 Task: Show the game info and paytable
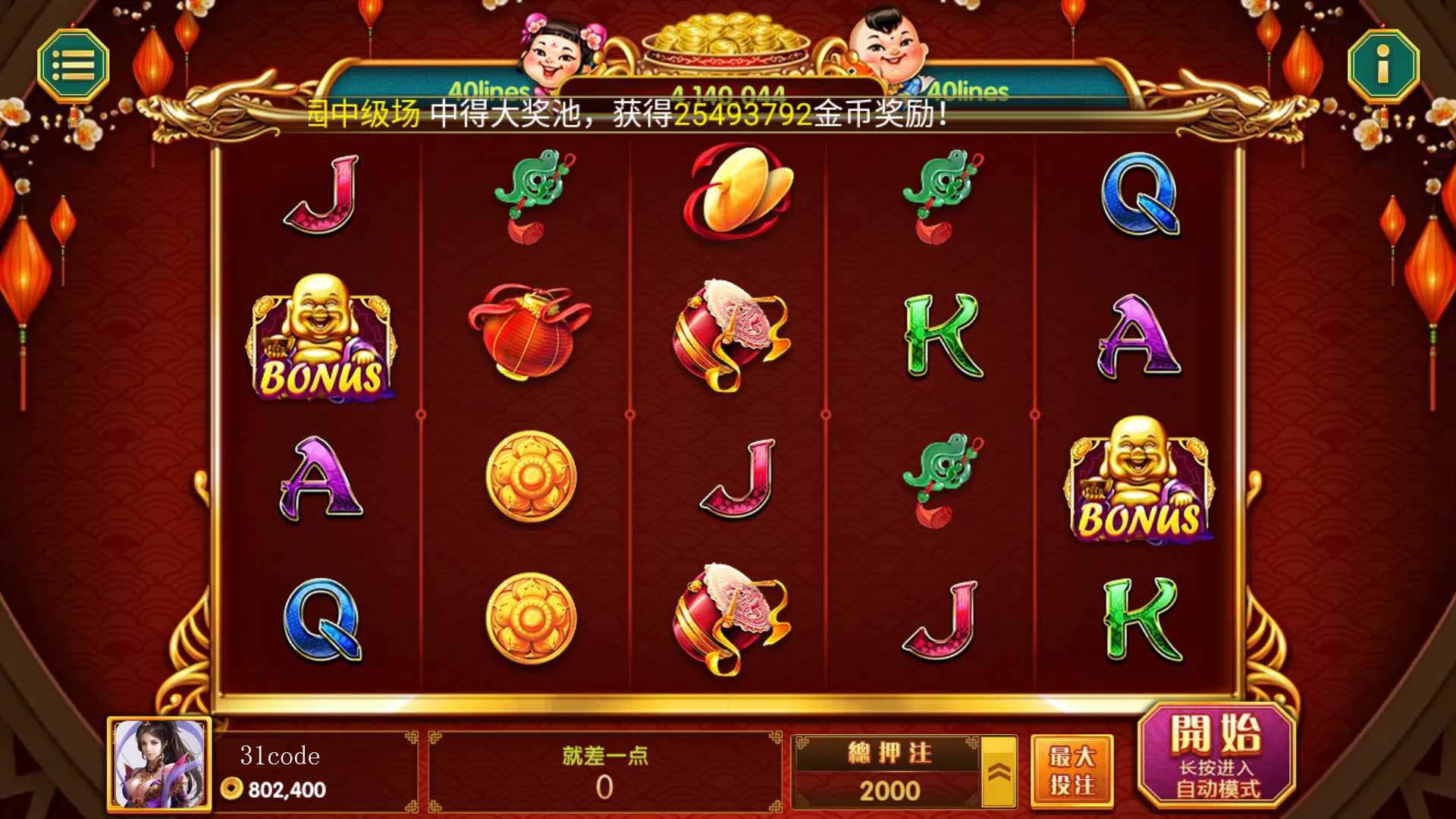point(1382,66)
